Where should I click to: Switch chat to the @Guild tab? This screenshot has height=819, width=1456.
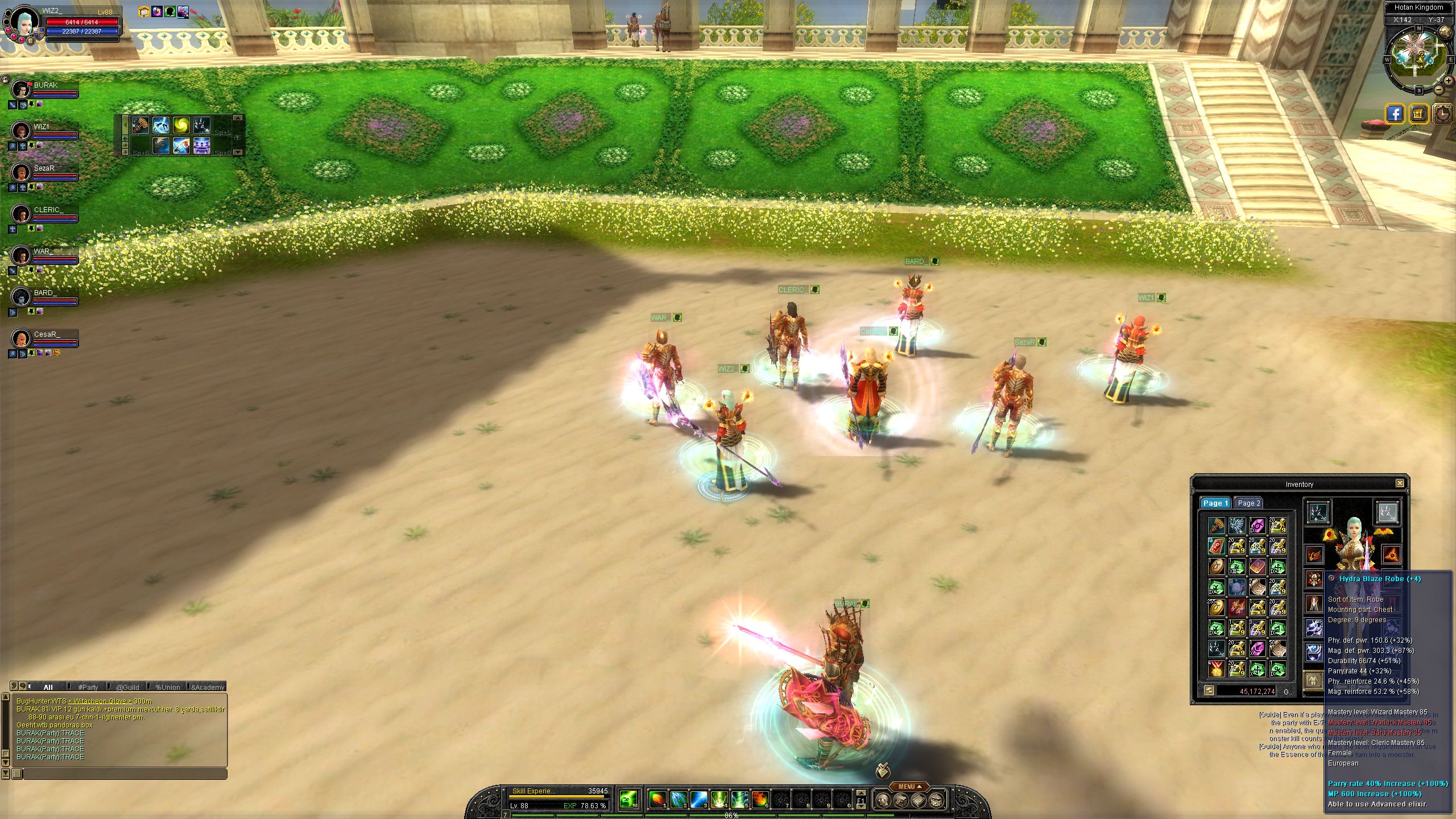(127, 687)
